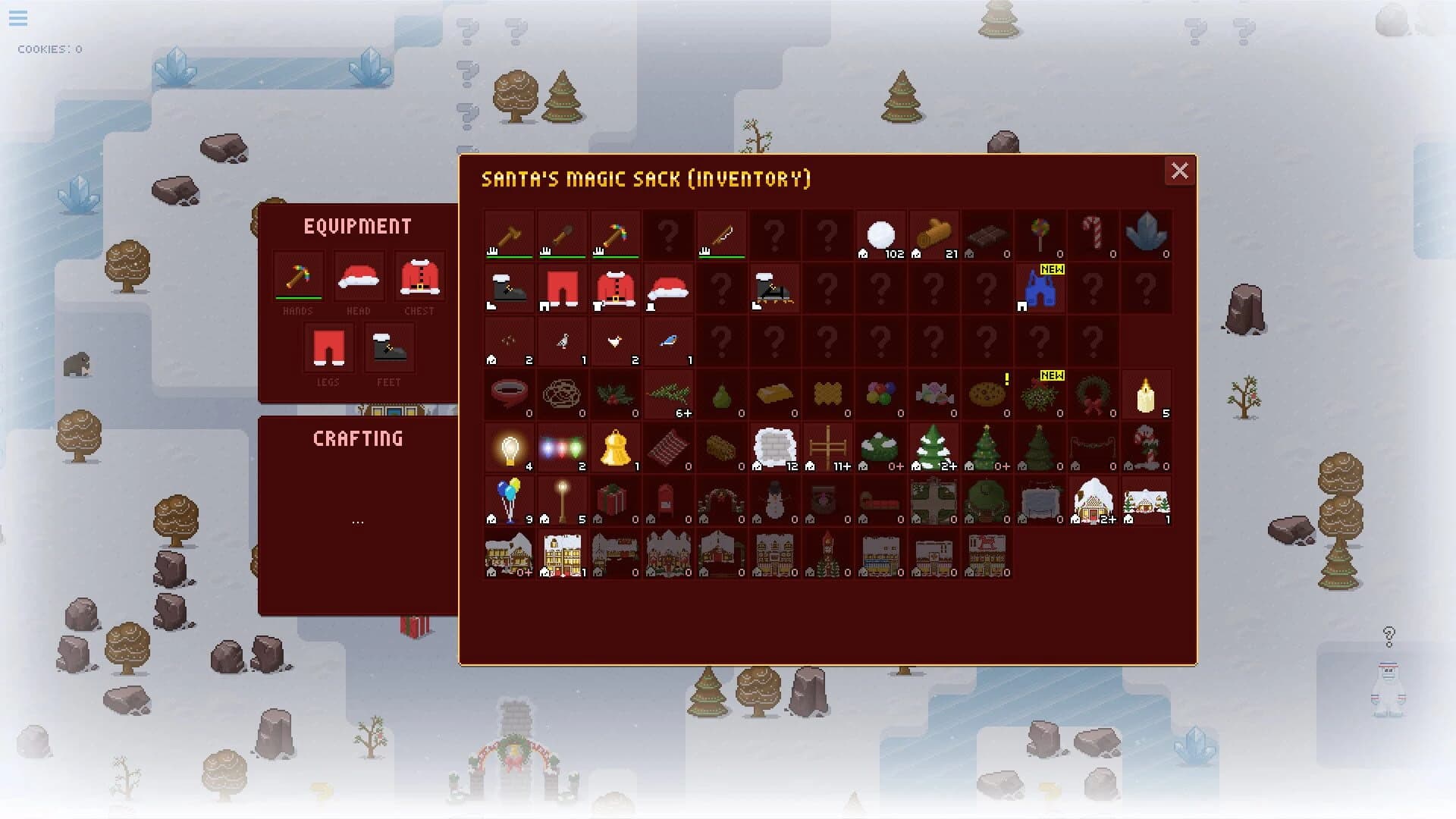The width and height of the screenshot is (1456, 819).
Task: Select the wooden log stack in inventory
Action: [934, 234]
